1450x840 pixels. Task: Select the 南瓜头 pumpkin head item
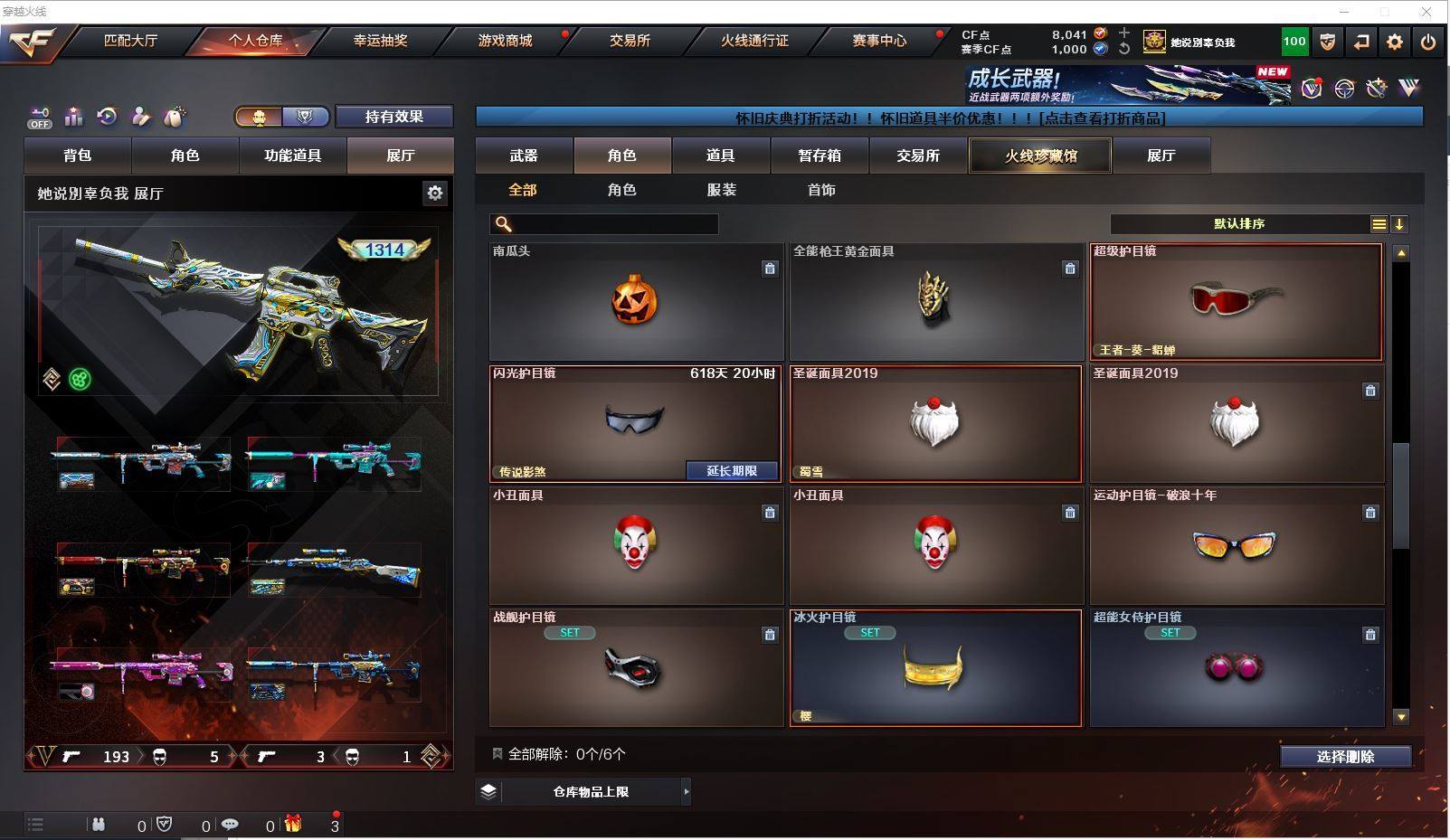pyautogui.click(x=635, y=301)
